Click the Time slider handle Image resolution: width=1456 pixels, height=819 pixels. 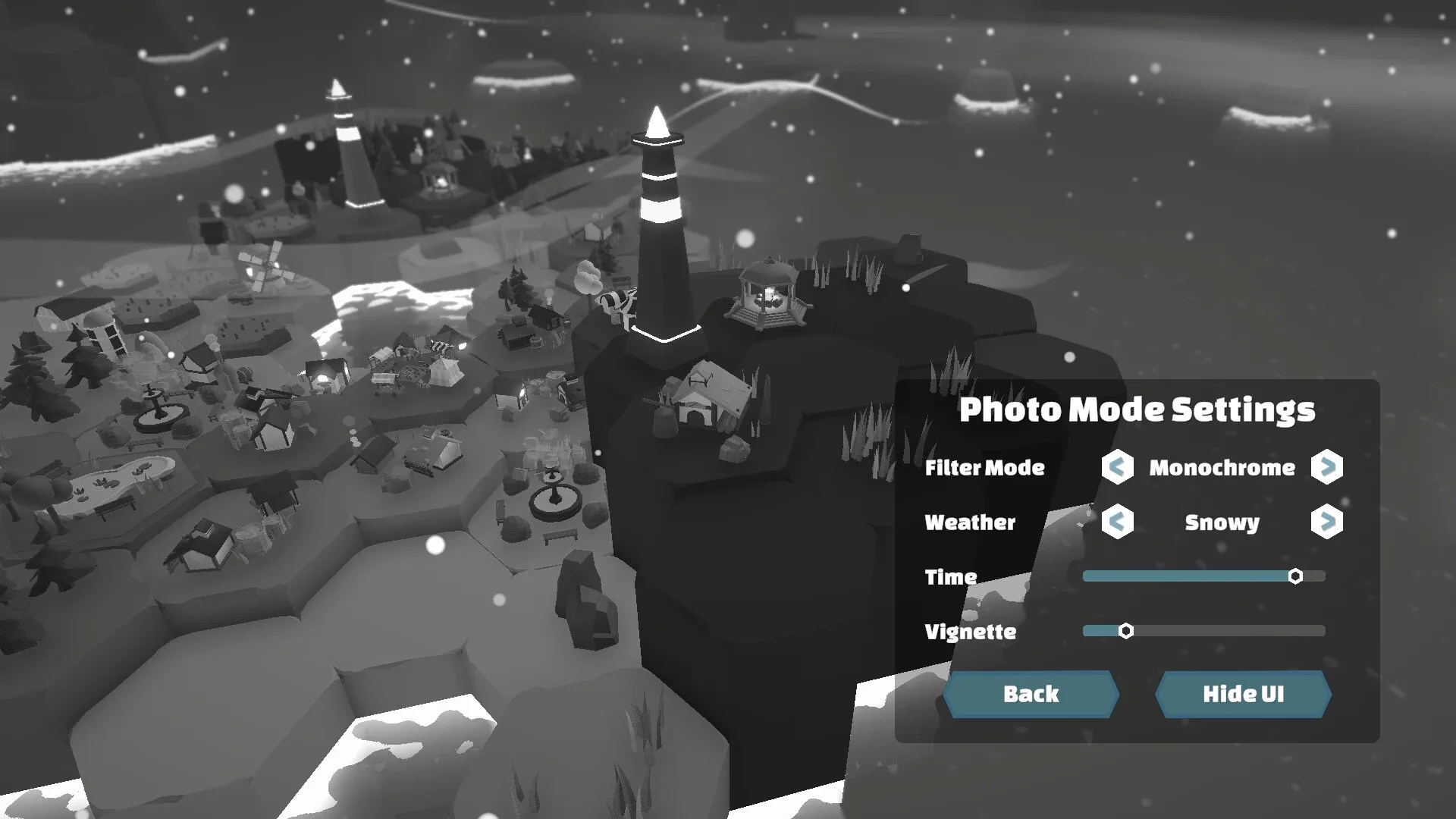pos(1296,576)
